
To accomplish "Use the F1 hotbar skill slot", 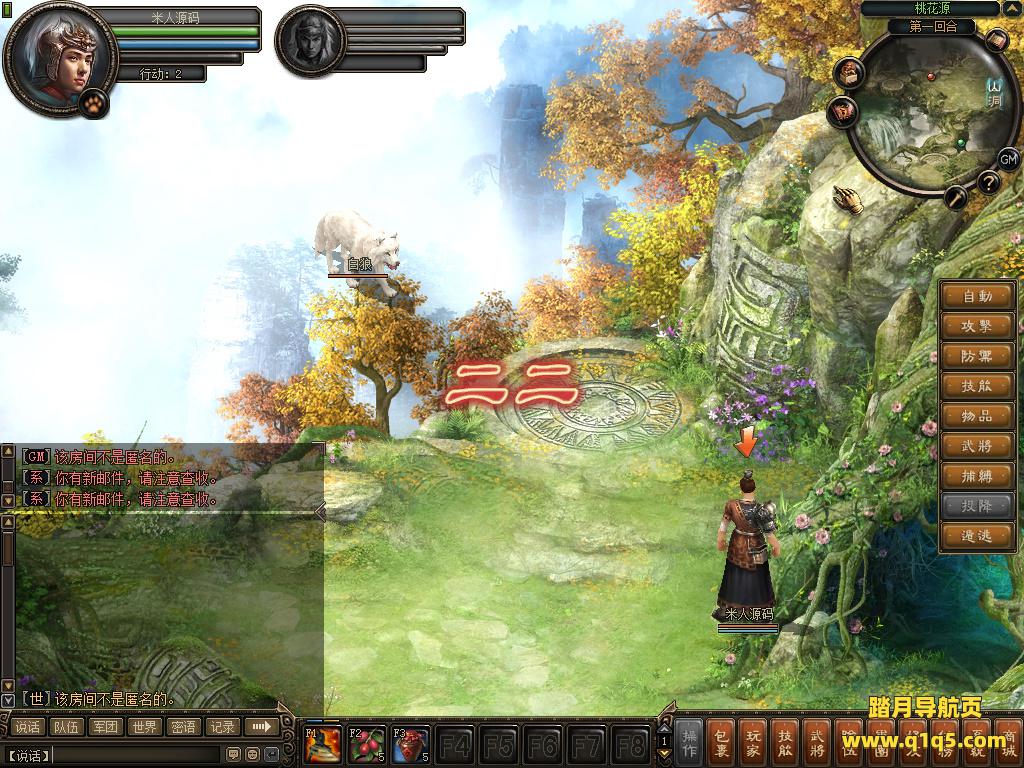I will [x=323, y=745].
